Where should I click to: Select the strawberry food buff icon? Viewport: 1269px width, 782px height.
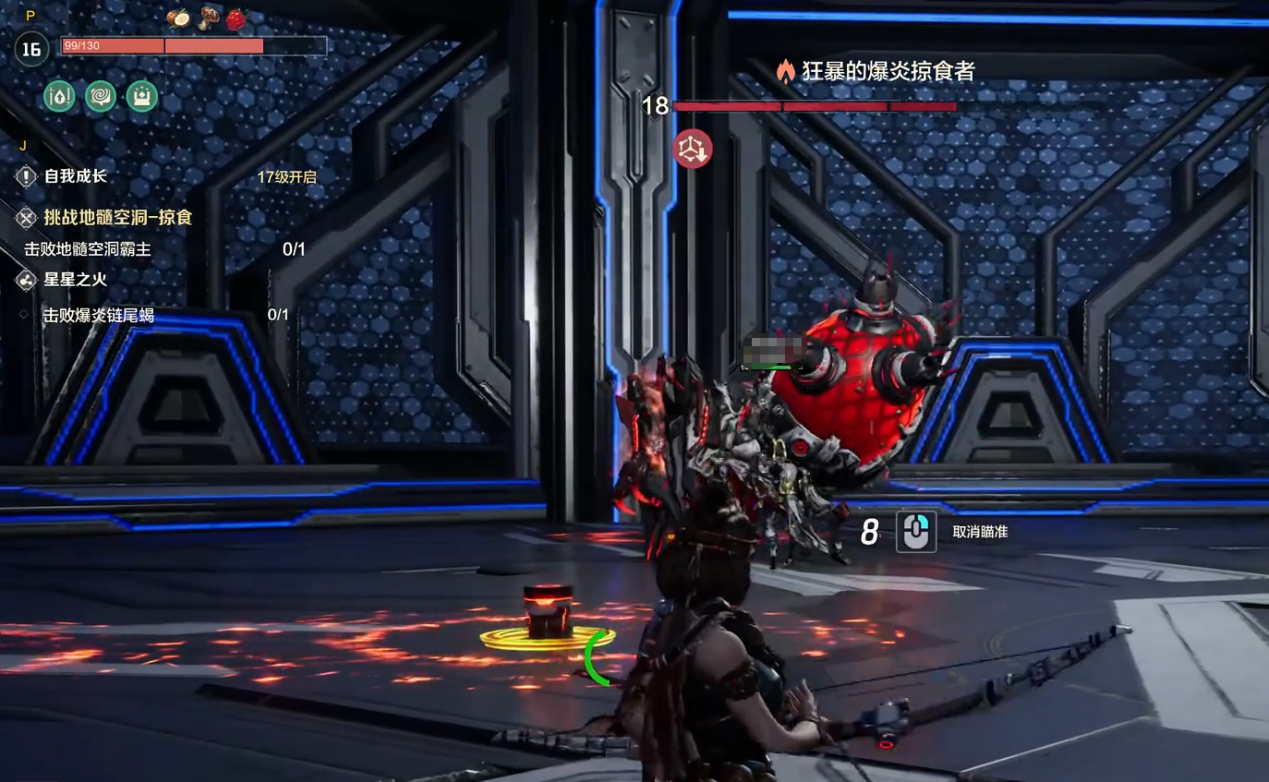236,19
